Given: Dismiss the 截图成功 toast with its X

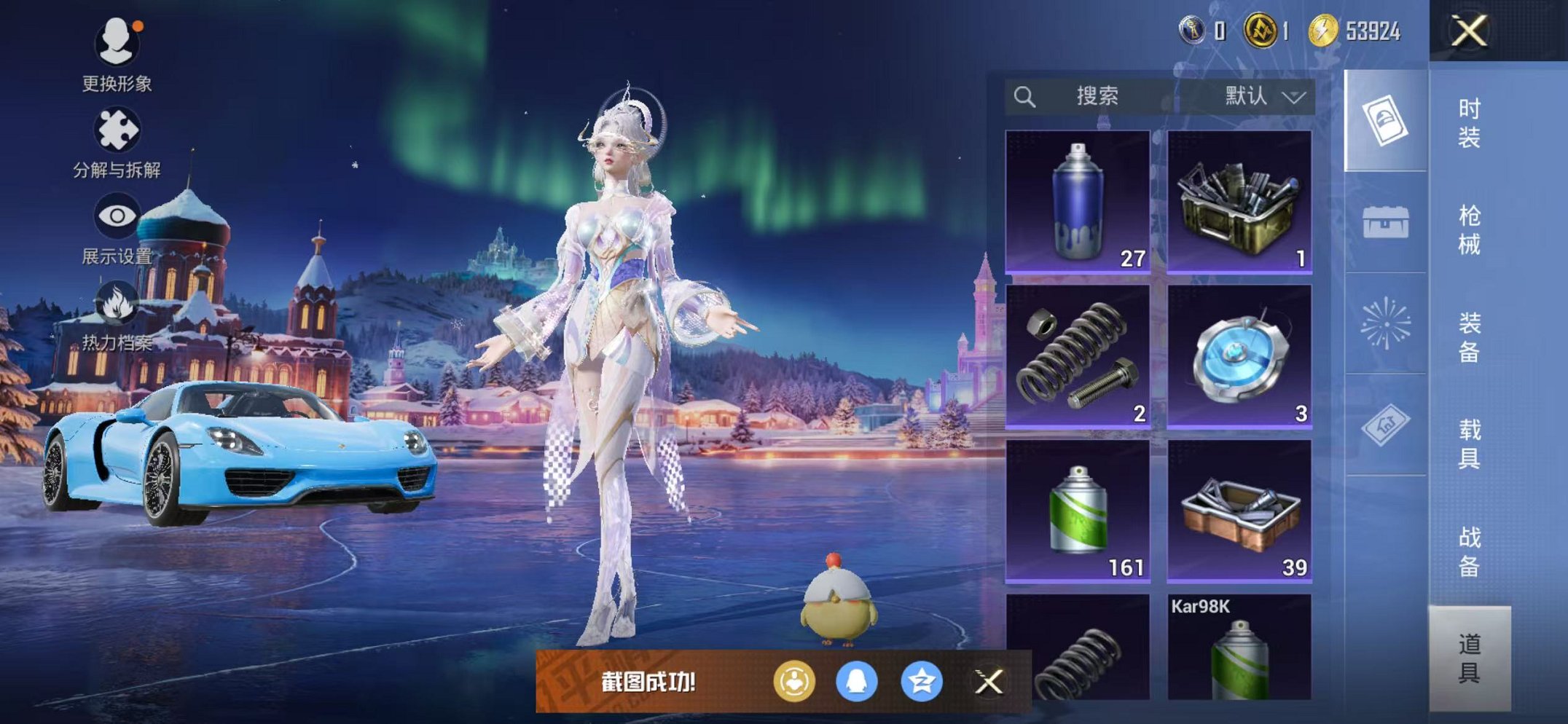Looking at the screenshot, I should pos(988,682).
